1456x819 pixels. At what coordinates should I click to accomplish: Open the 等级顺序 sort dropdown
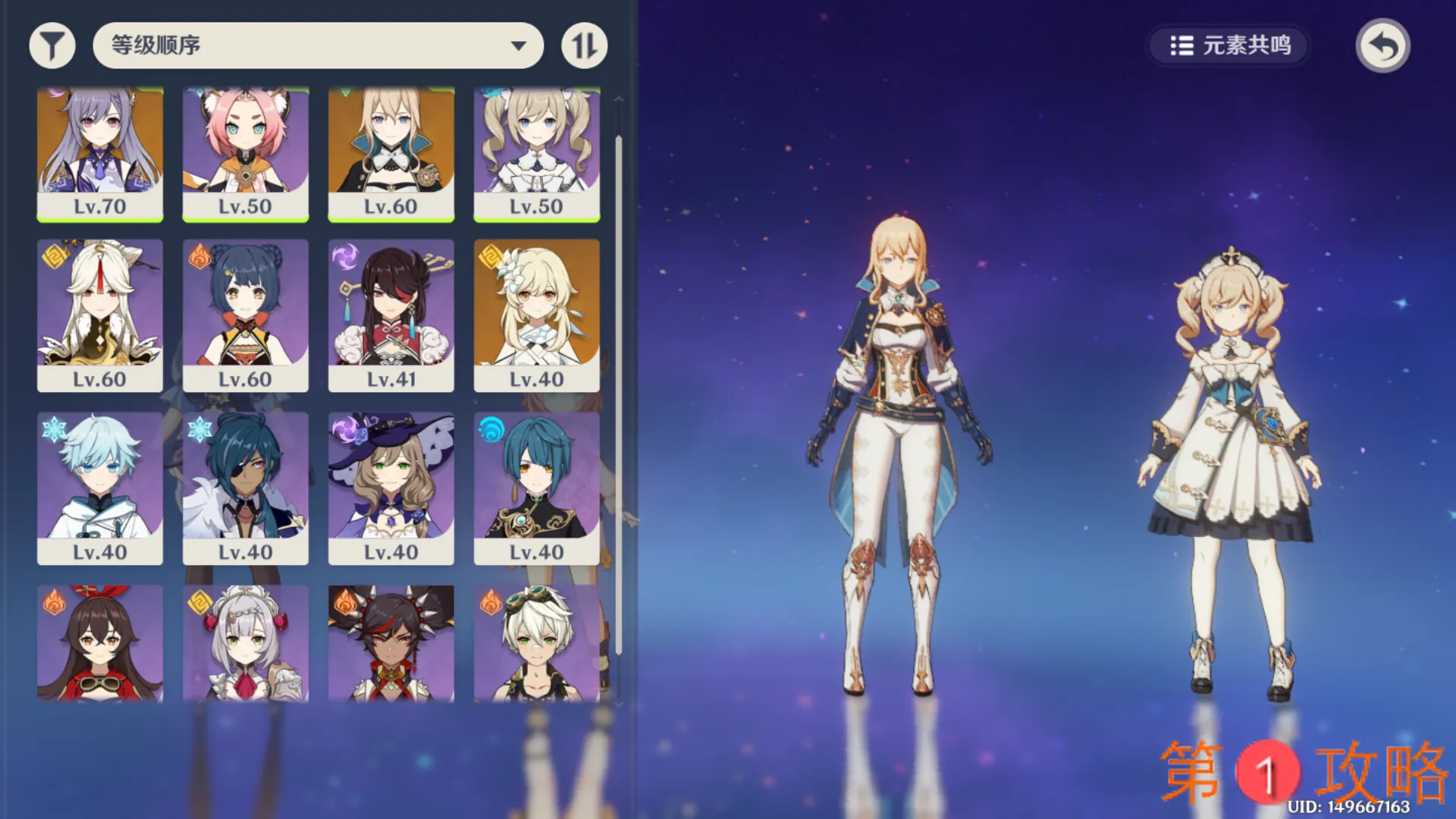click(x=318, y=45)
